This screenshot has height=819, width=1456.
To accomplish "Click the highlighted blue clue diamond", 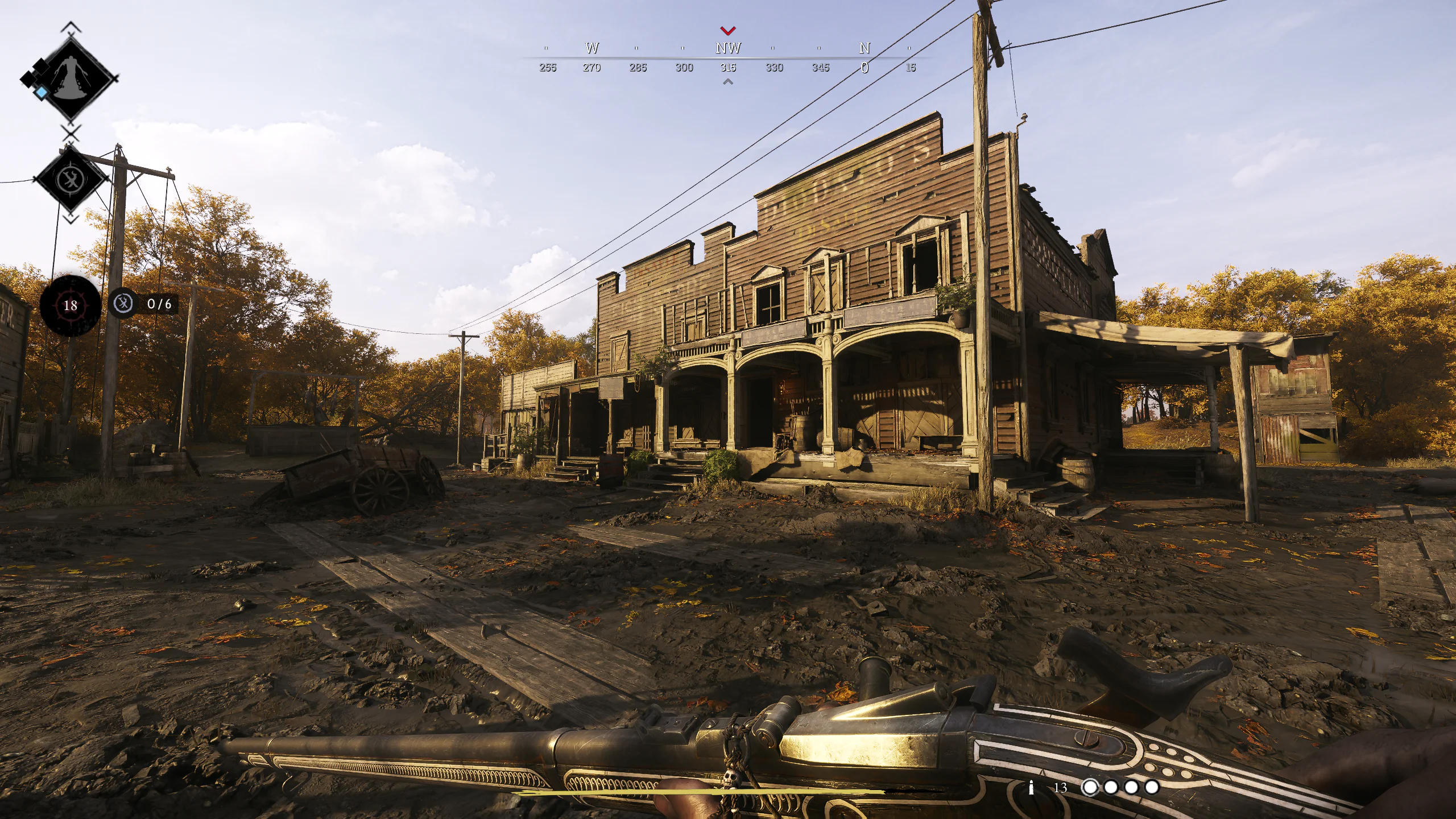I will pos(41,92).
